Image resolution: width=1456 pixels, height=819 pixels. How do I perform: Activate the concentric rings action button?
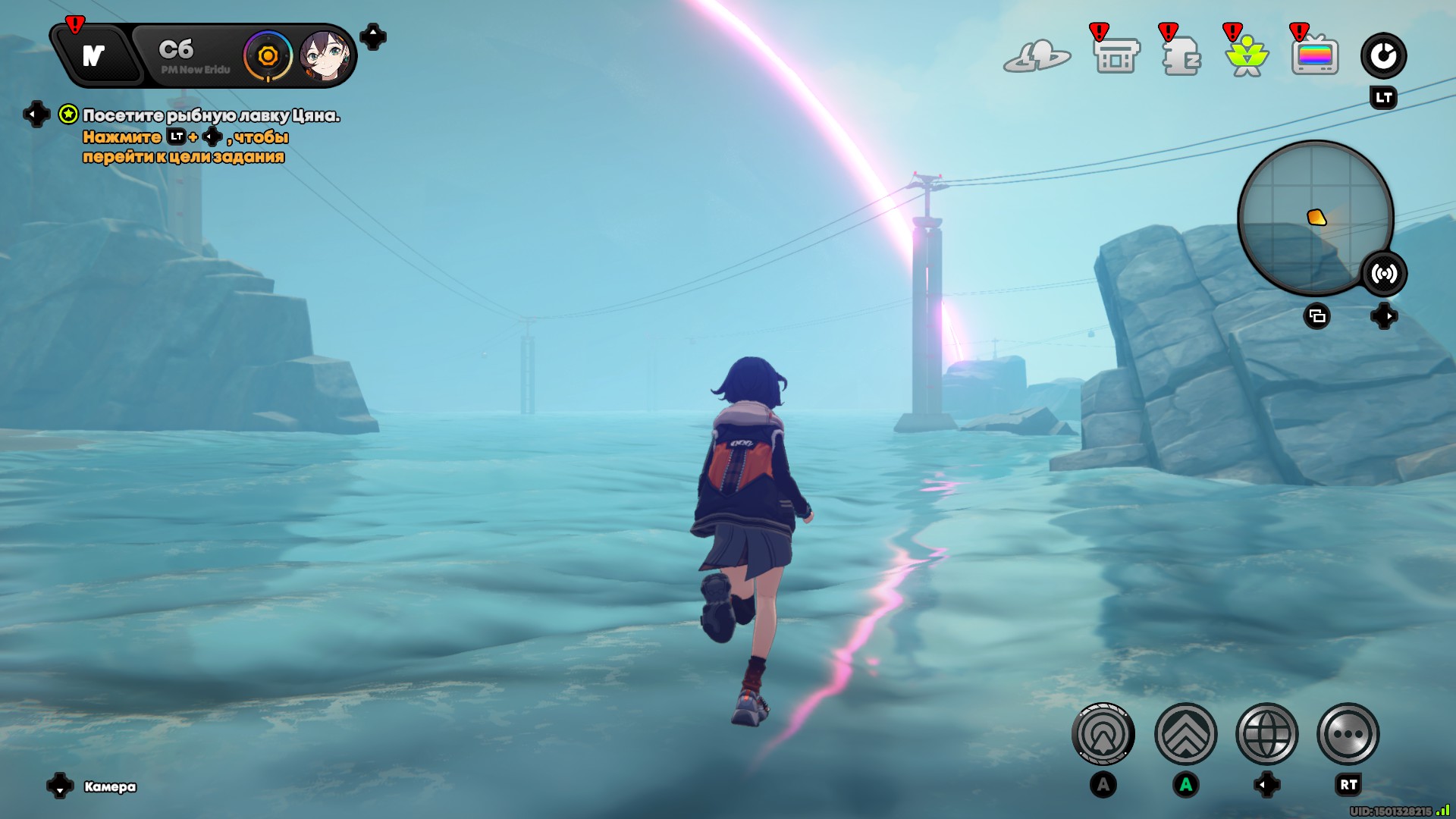[x=1103, y=734]
